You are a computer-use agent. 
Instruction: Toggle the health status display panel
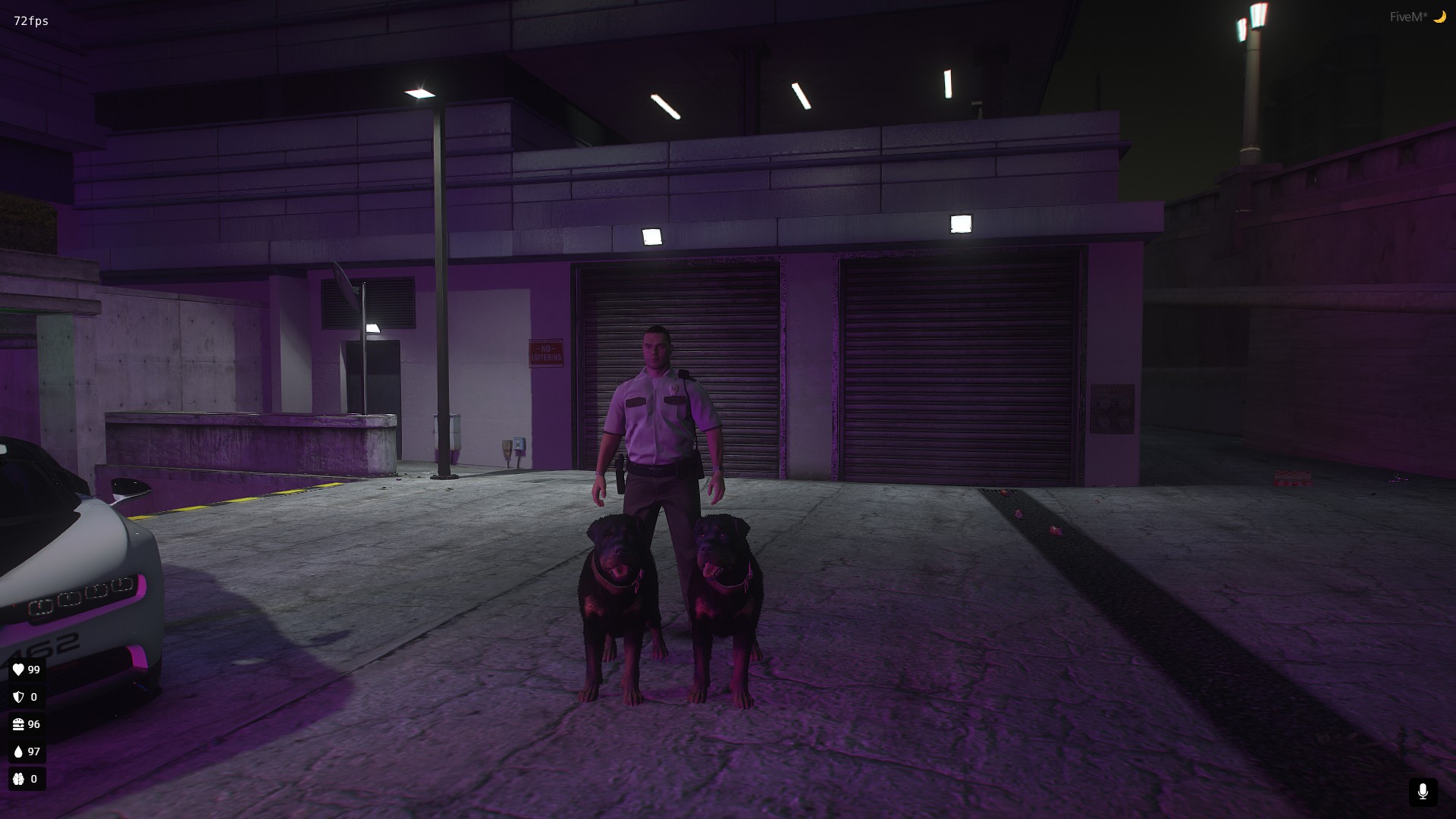click(x=26, y=670)
